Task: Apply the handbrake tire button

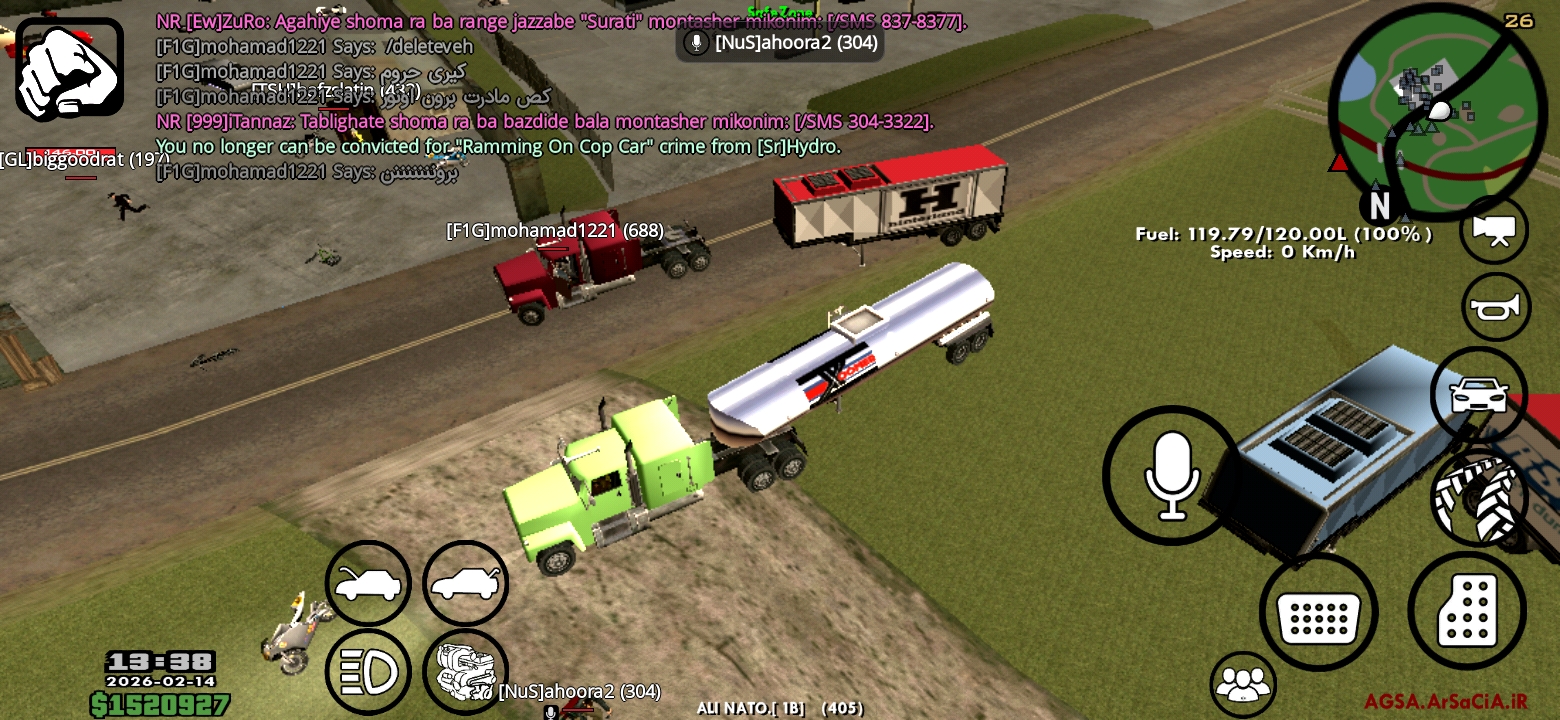Action: 1479,496
